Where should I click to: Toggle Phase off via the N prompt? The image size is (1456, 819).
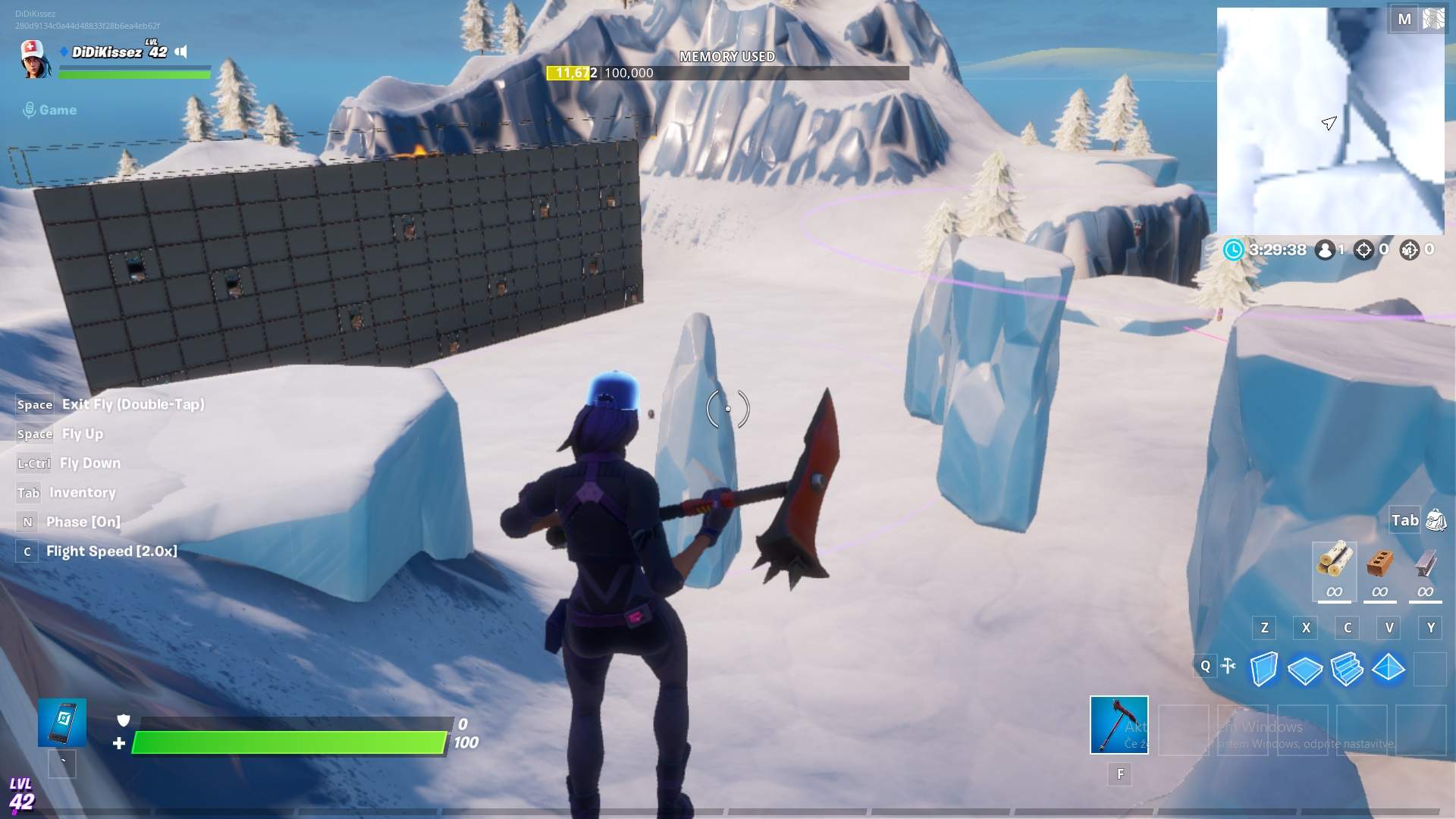tap(27, 521)
